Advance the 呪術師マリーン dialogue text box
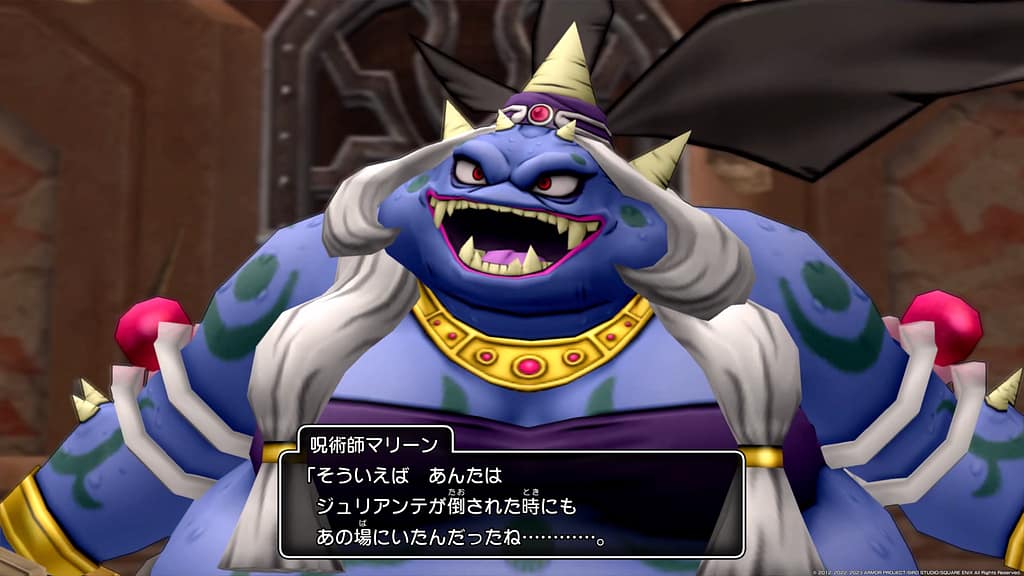Viewport: 1024px width, 576px height. click(x=511, y=505)
